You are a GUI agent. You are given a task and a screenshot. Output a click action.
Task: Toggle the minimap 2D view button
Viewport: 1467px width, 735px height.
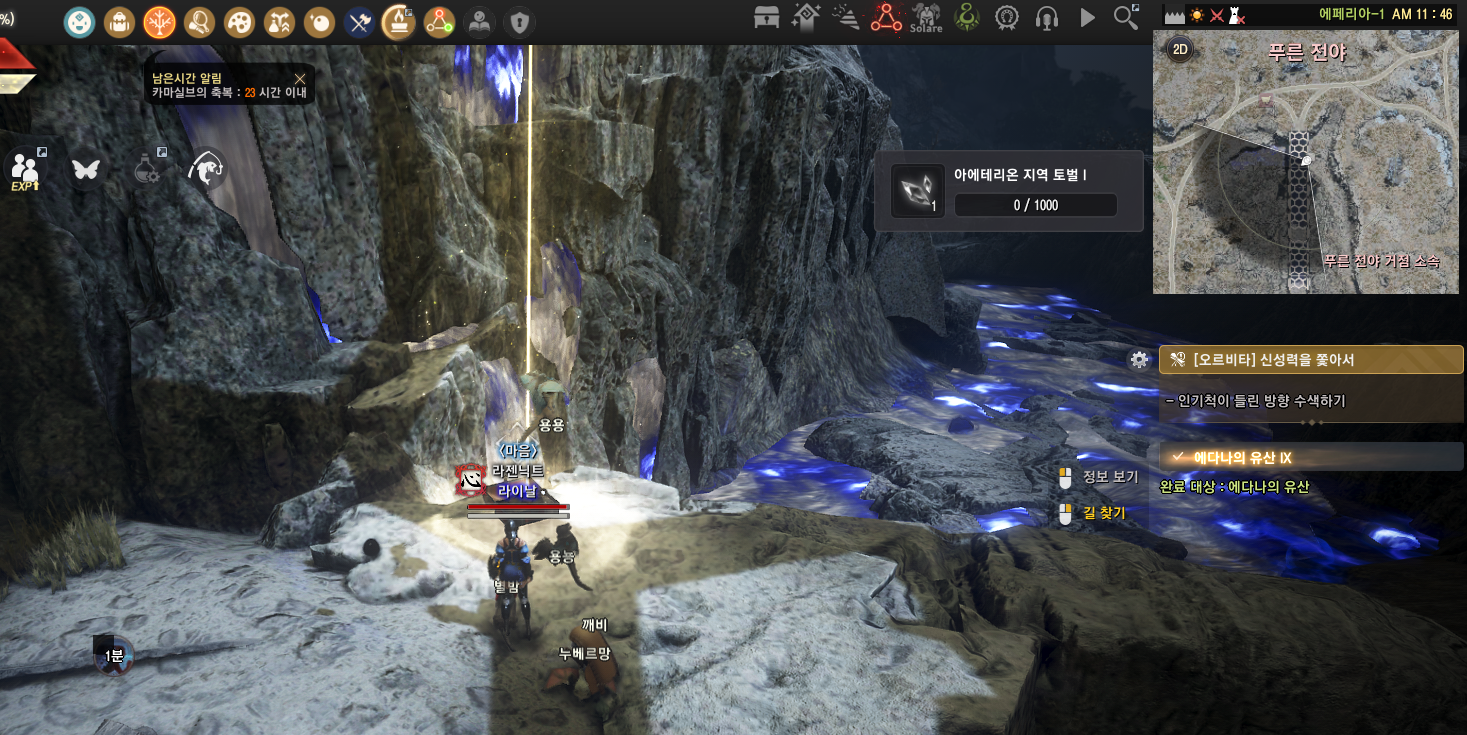pyautogui.click(x=1180, y=51)
